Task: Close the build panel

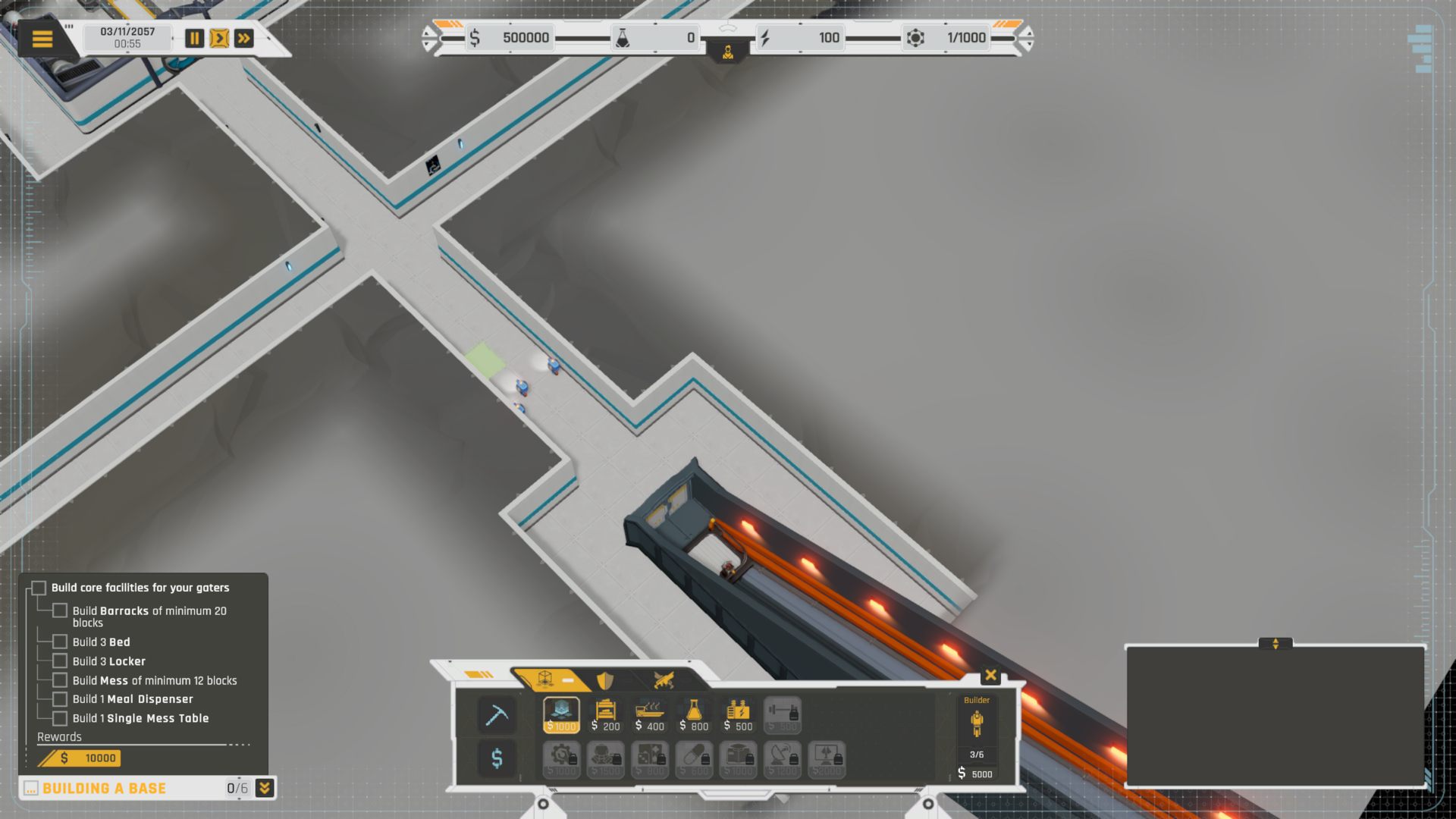Action: click(990, 675)
